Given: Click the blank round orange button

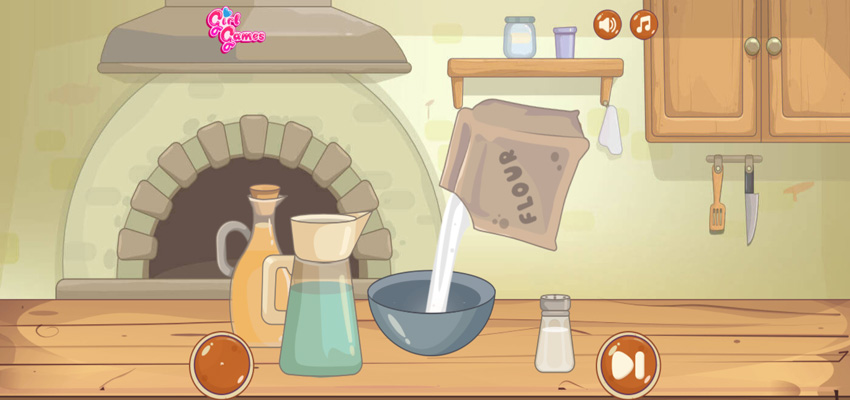Looking at the screenshot, I should point(222,364).
